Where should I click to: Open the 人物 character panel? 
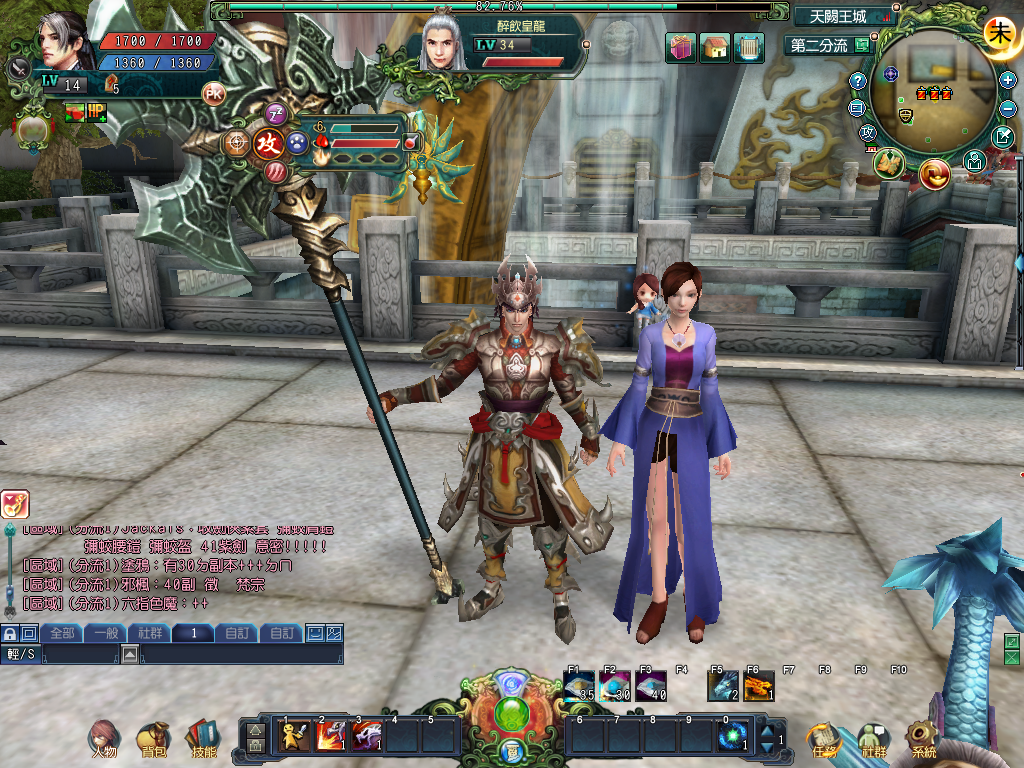click(x=104, y=738)
